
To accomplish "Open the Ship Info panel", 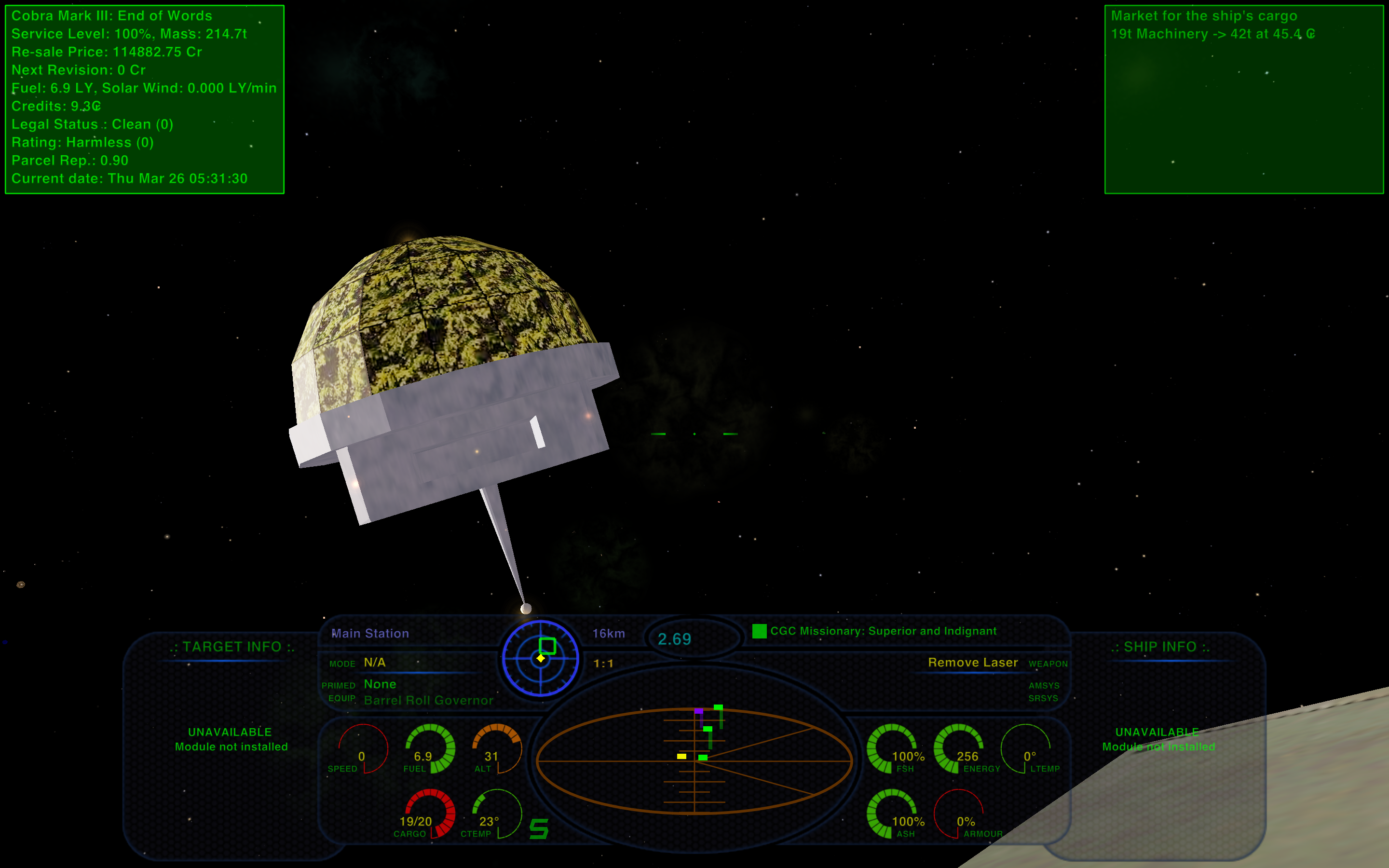I will [x=1160, y=647].
